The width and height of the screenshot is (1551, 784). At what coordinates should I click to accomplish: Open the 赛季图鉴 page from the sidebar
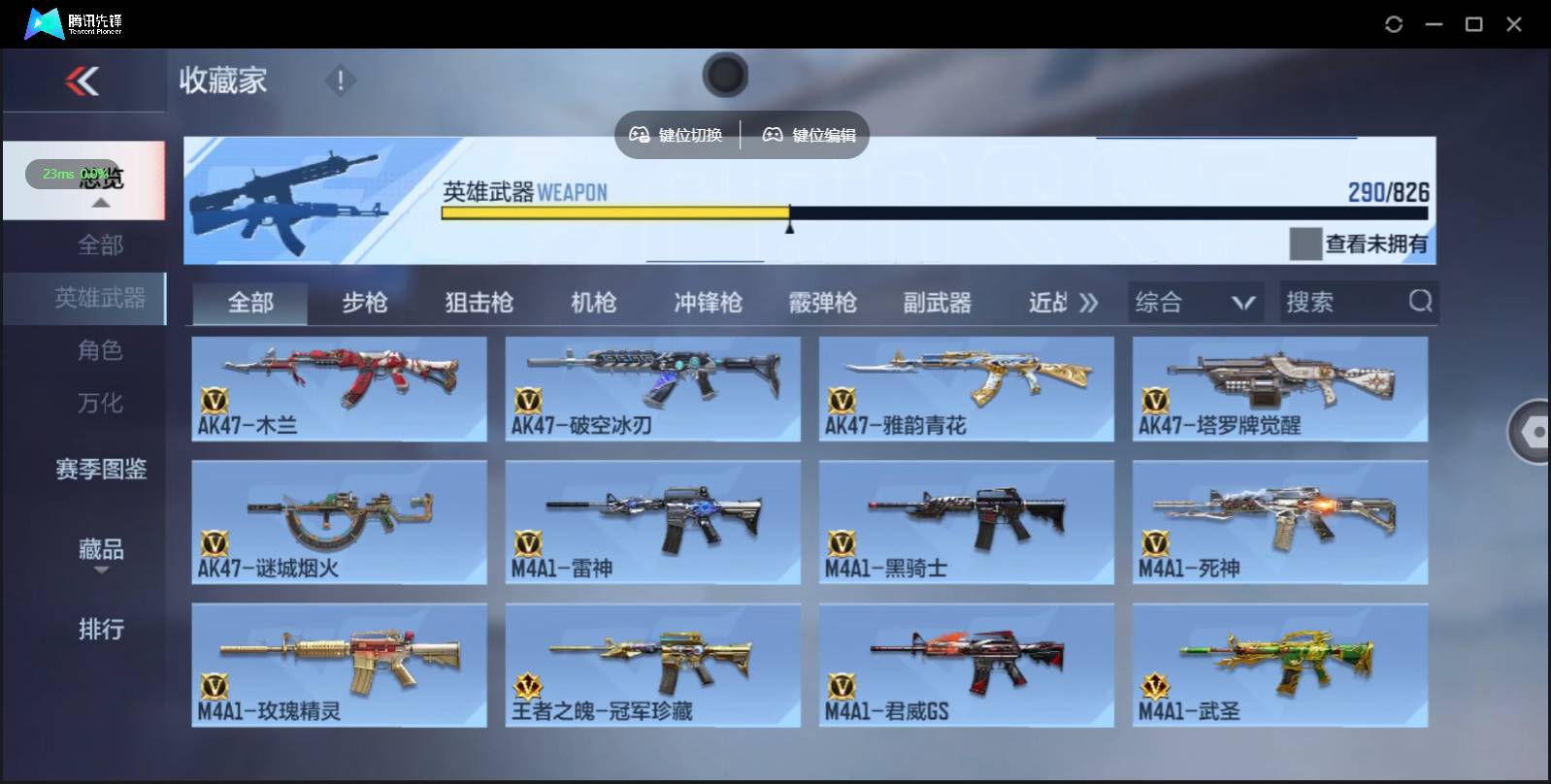(100, 469)
